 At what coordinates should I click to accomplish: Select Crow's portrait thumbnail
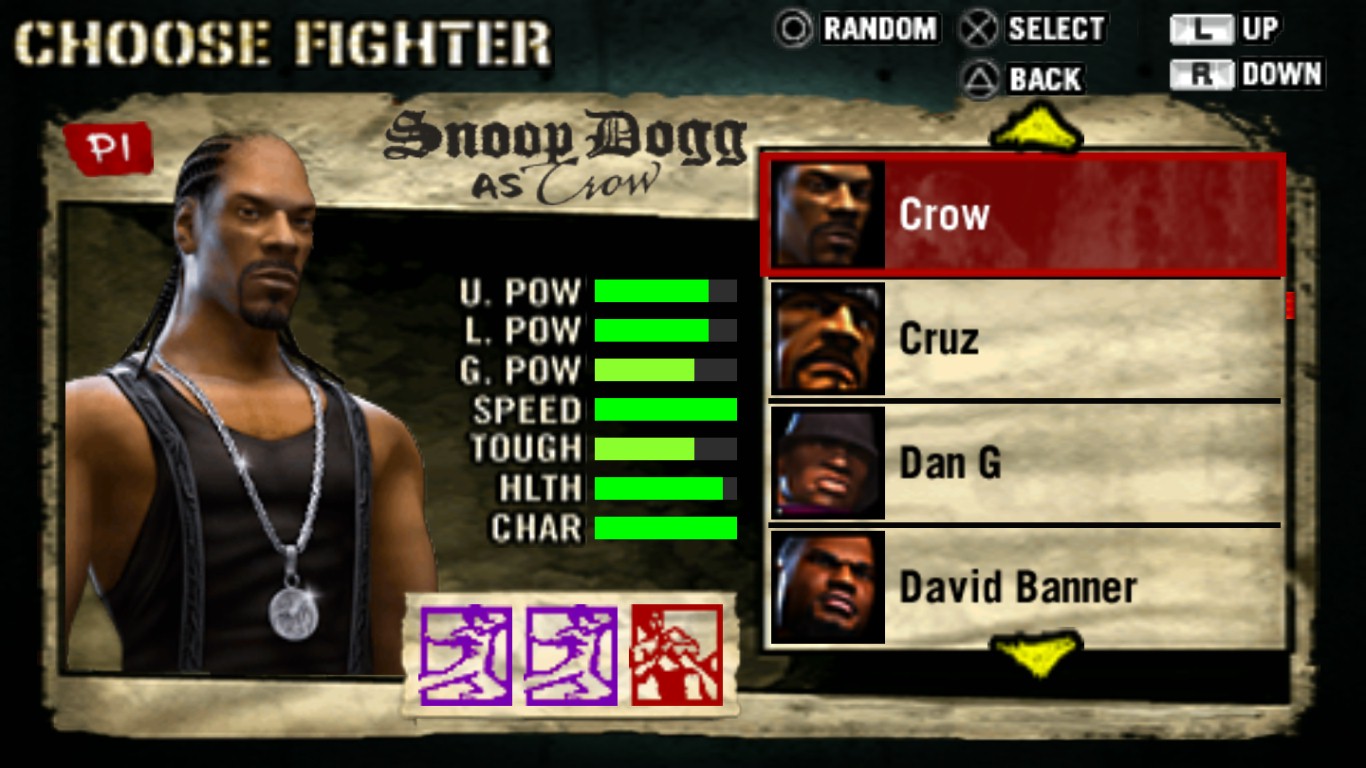coord(824,214)
